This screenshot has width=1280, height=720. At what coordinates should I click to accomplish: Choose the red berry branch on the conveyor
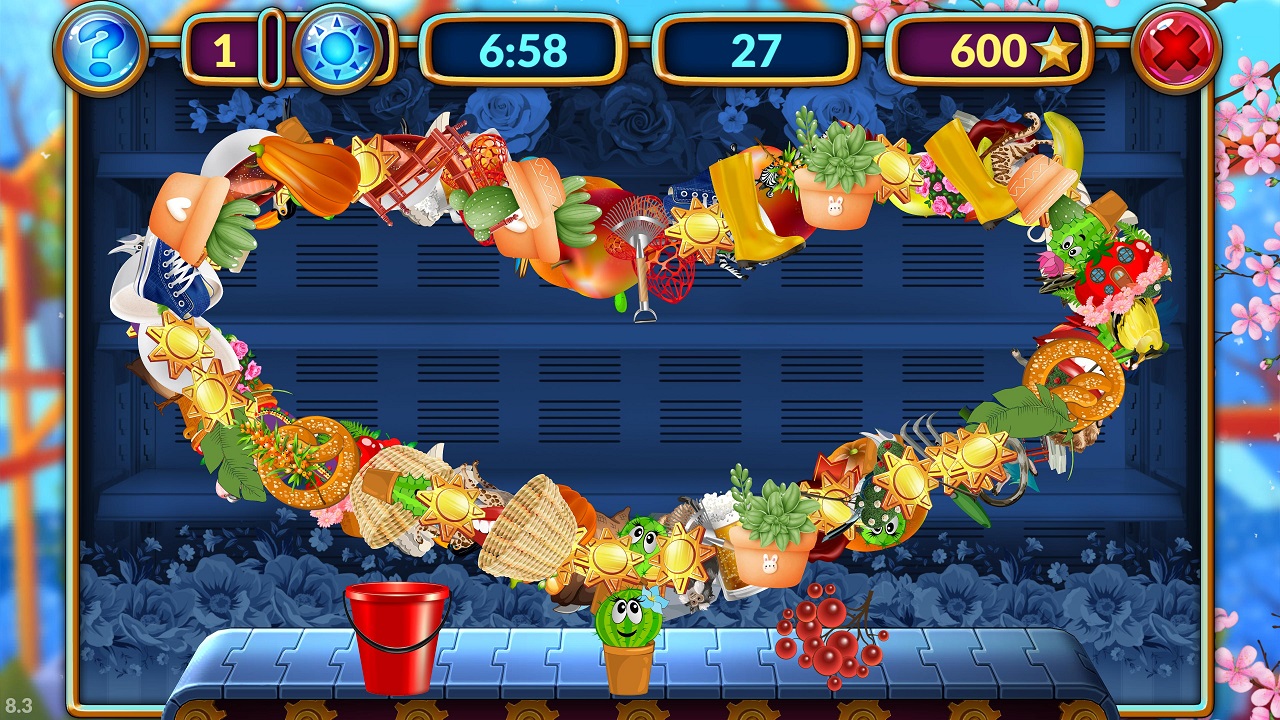coord(828,632)
